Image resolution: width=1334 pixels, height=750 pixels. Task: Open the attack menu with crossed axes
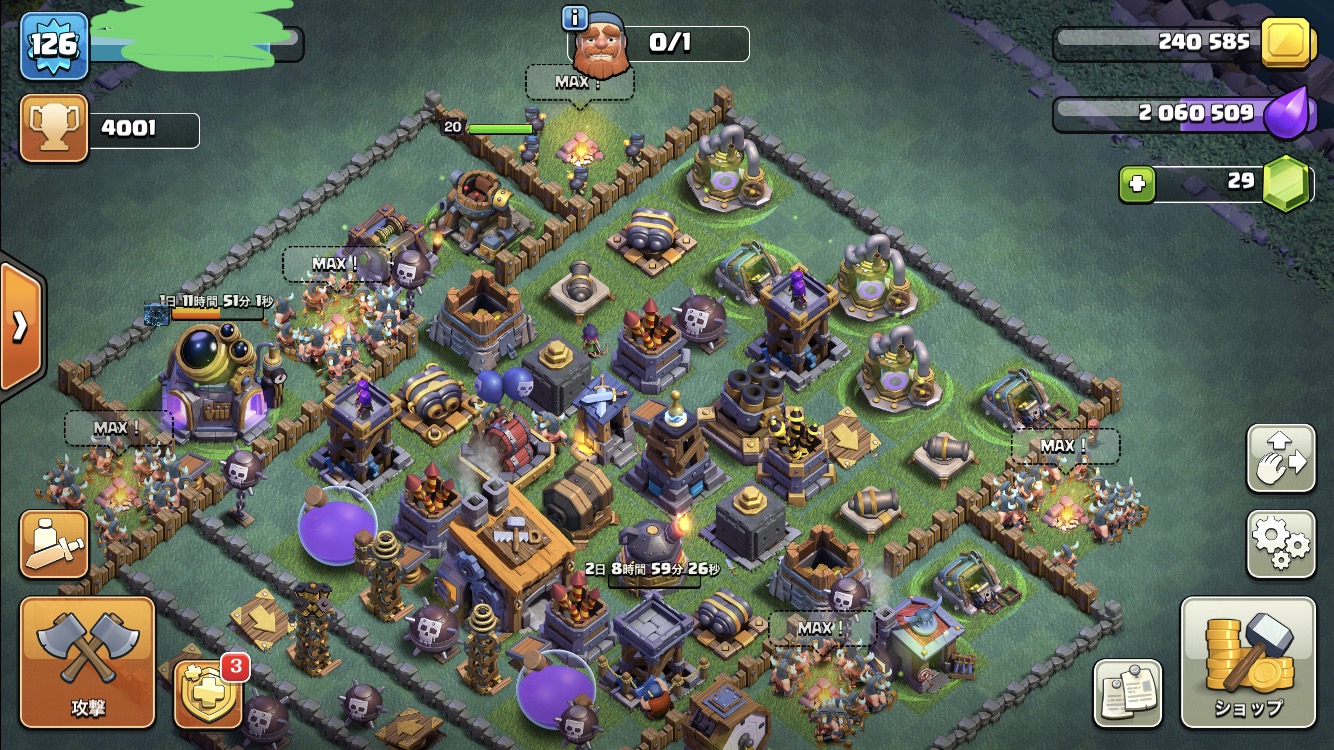pos(87,662)
